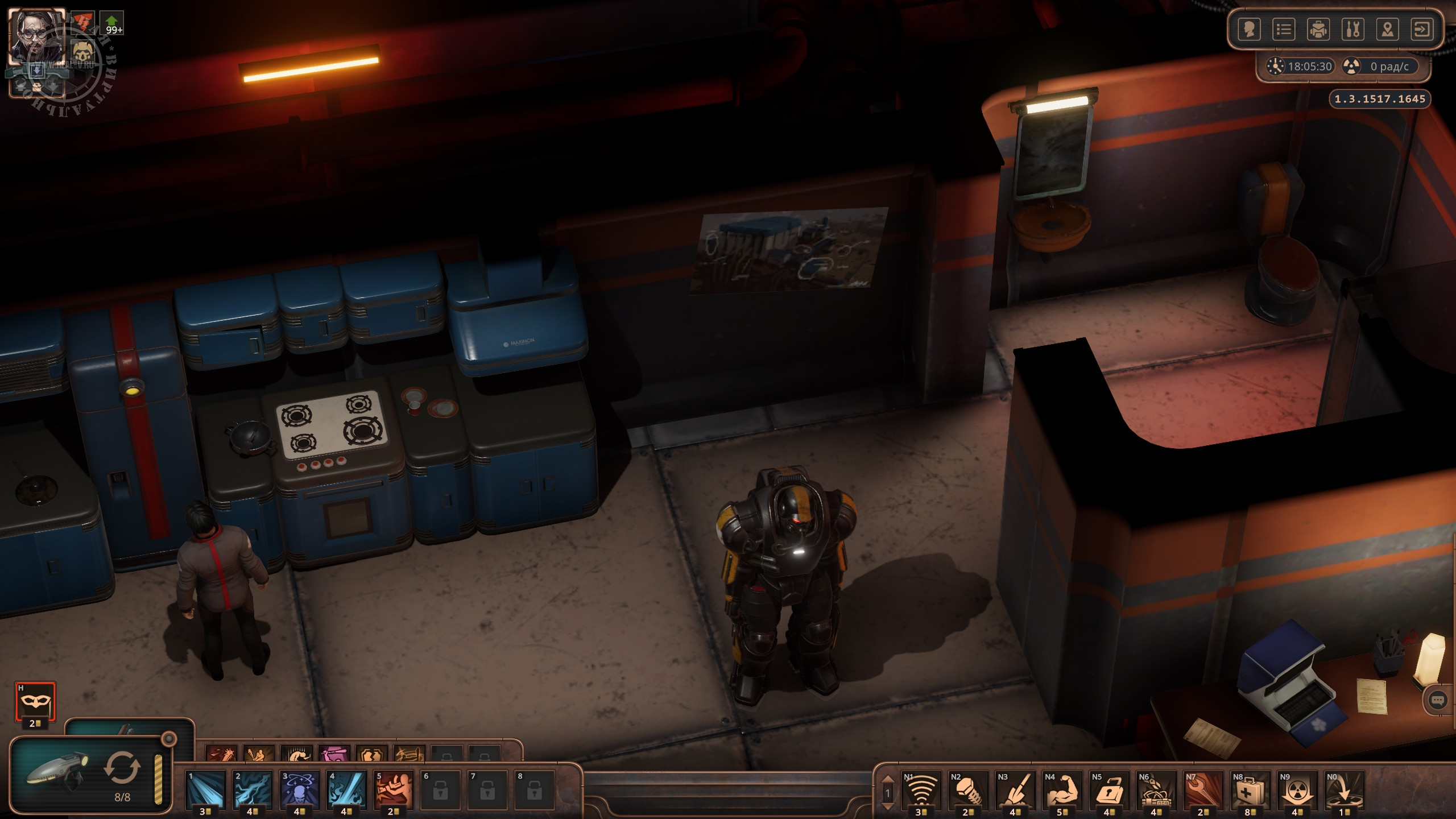Open the quest journal list icon
The height and width of the screenshot is (819, 1456).
pyautogui.click(x=1284, y=30)
